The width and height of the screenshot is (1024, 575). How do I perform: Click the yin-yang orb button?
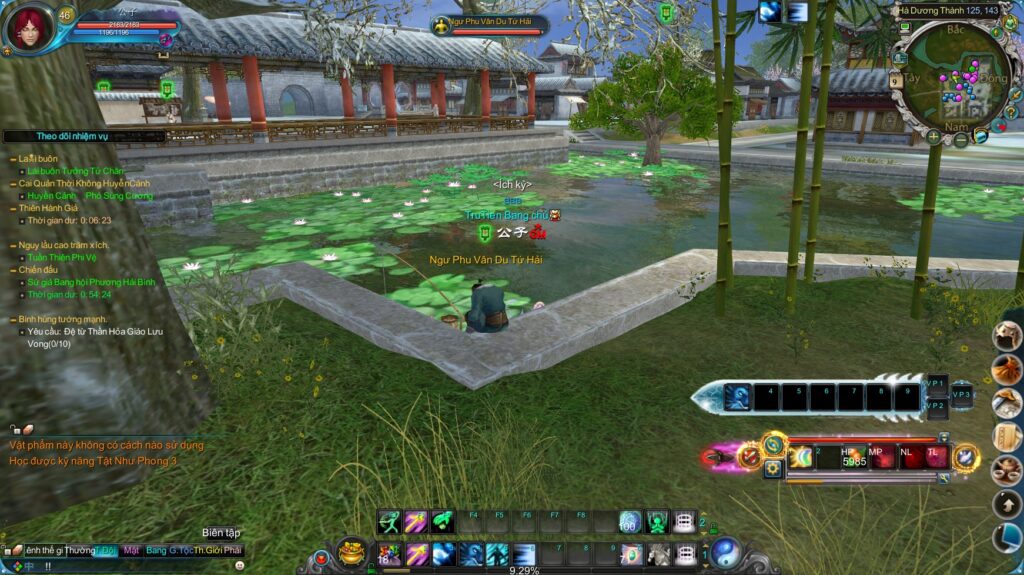pos(726,552)
